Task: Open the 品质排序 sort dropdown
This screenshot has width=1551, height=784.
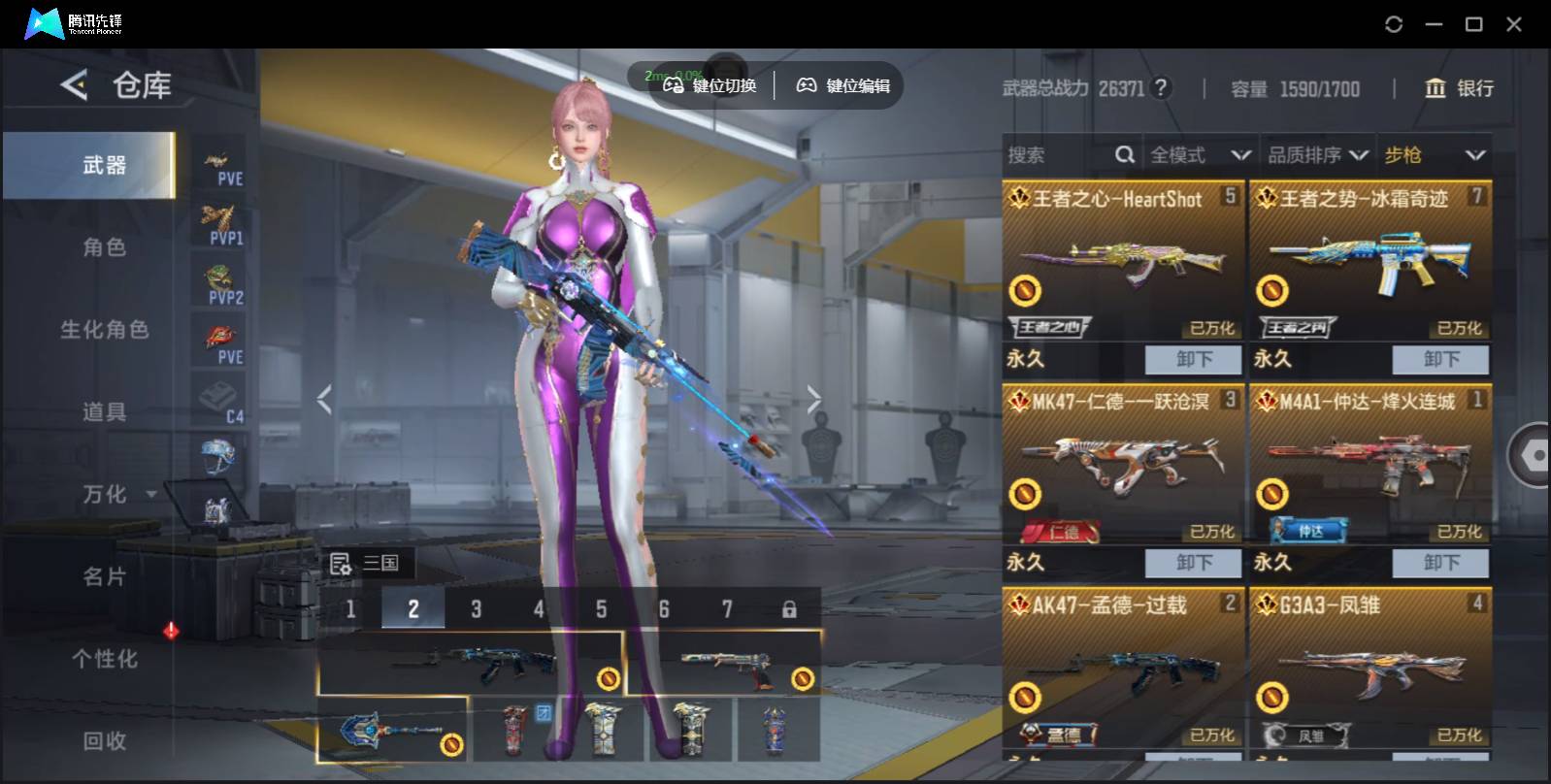Action: pos(1318,155)
